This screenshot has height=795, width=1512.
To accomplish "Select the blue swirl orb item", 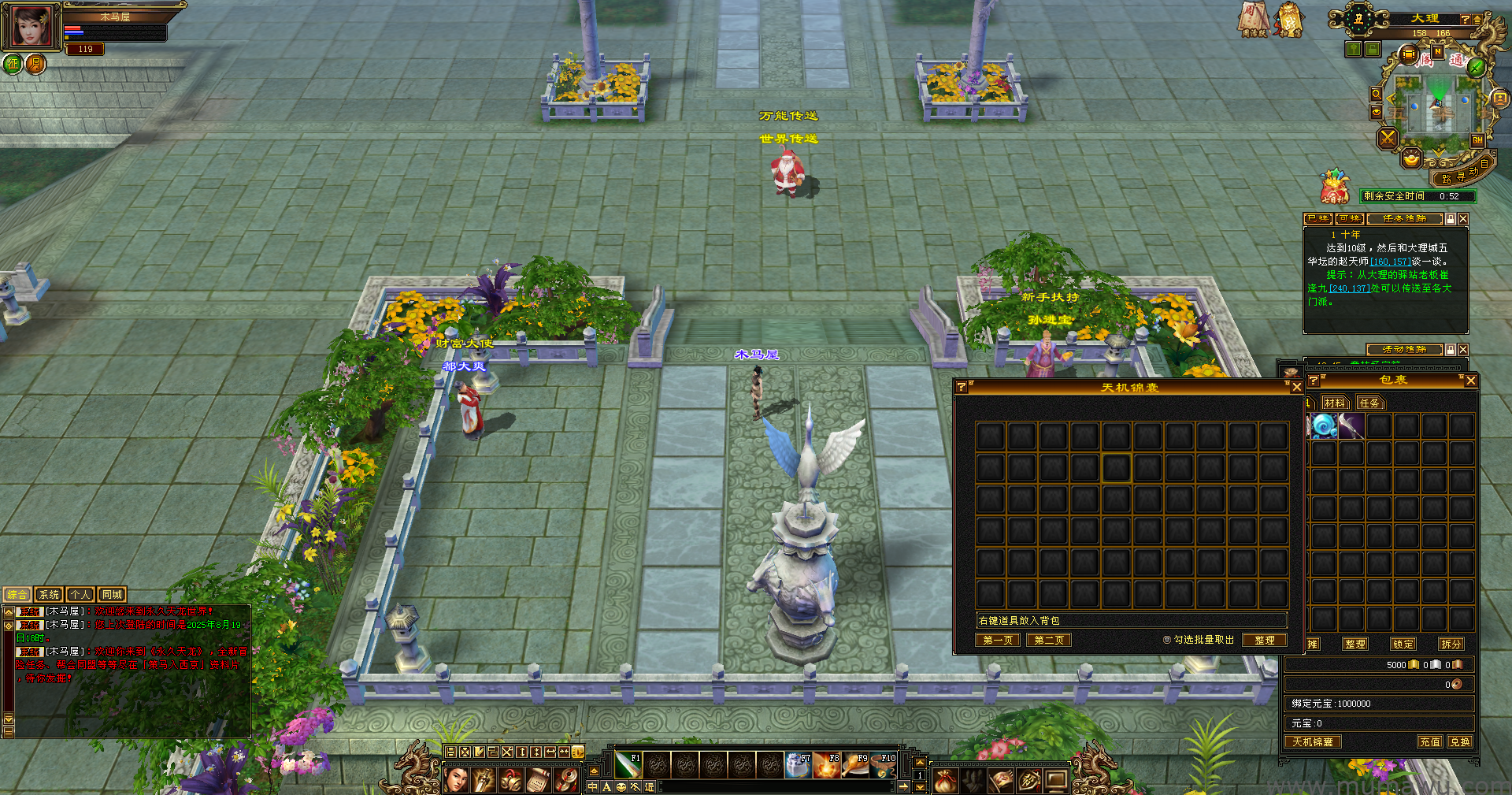I will [x=1324, y=426].
